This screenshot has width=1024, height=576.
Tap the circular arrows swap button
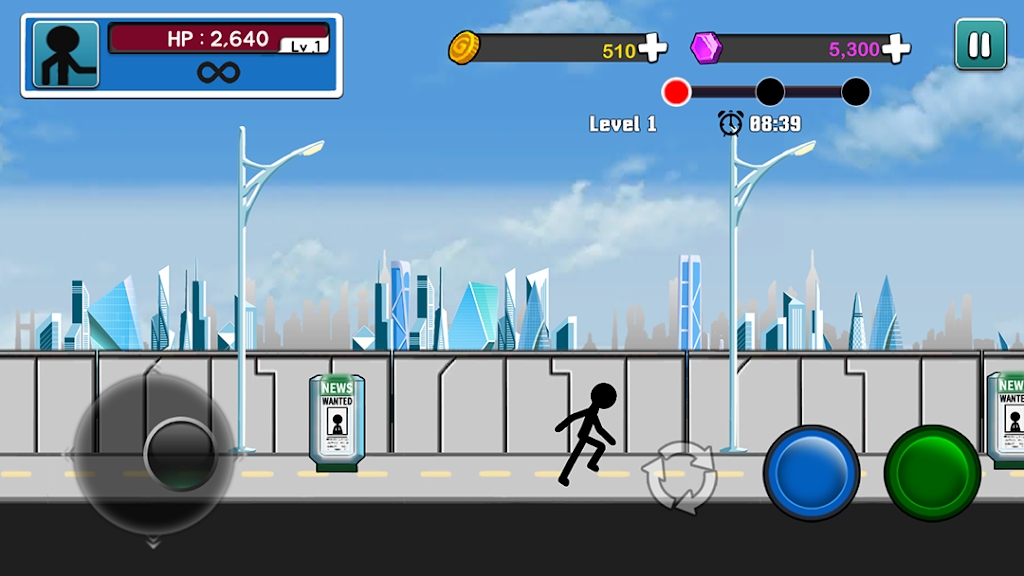click(680, 477)
